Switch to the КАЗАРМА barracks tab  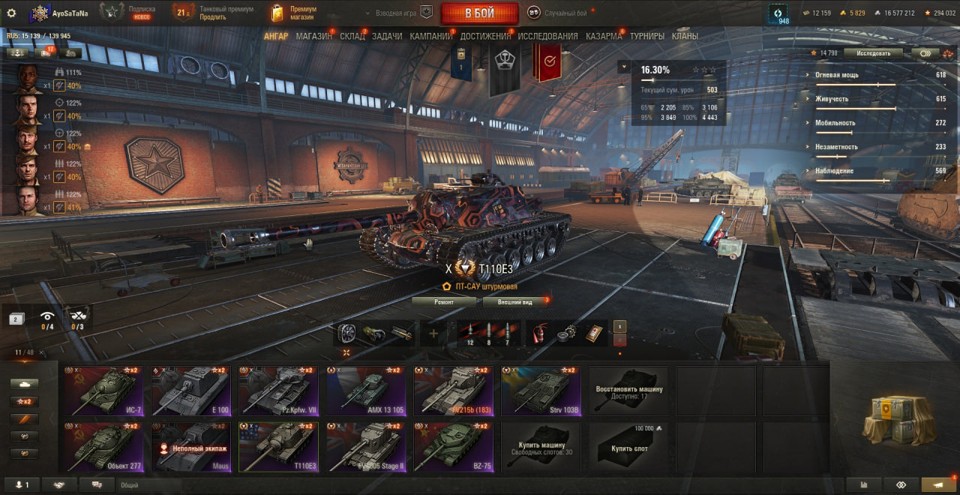tap(605, 36)
